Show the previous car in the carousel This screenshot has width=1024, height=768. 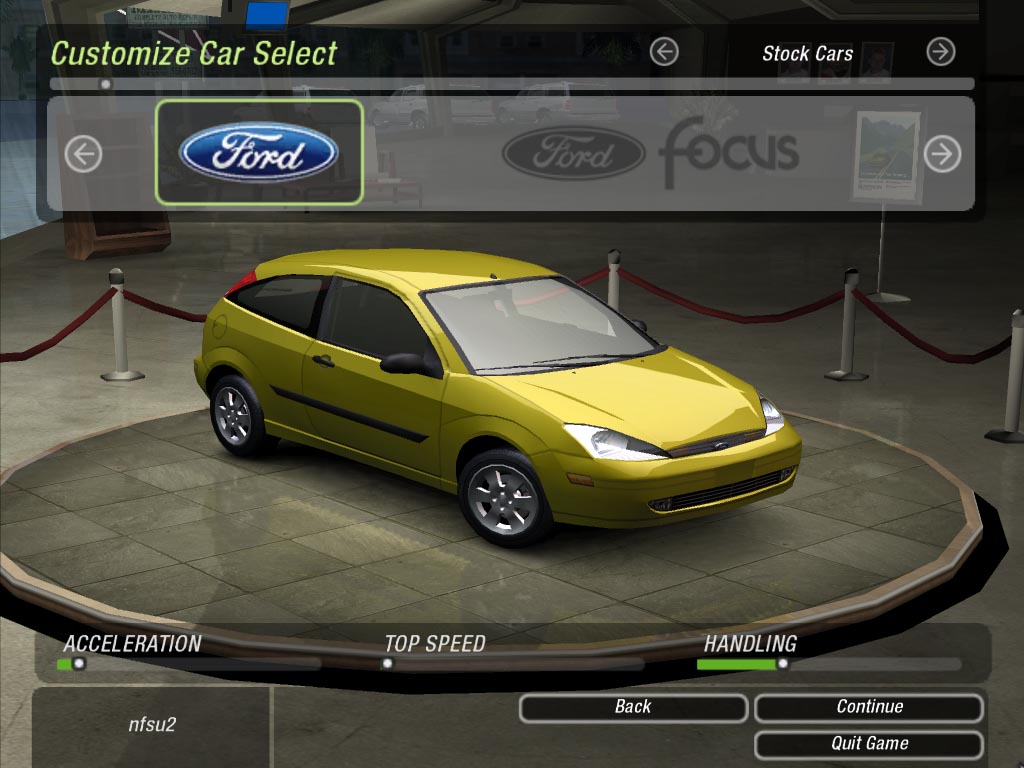coord(84,154)
